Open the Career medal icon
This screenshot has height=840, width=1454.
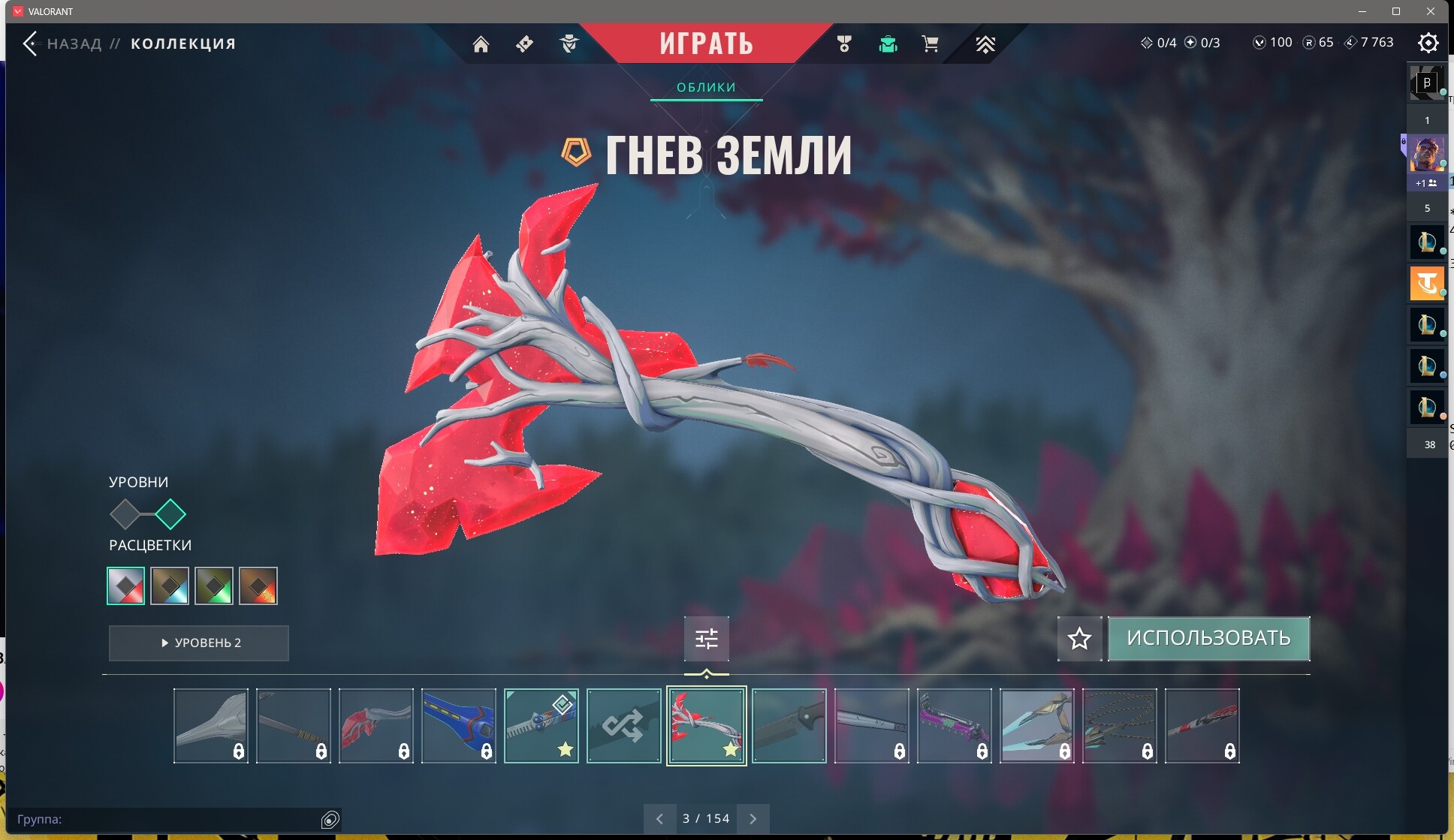click(844, 44)
